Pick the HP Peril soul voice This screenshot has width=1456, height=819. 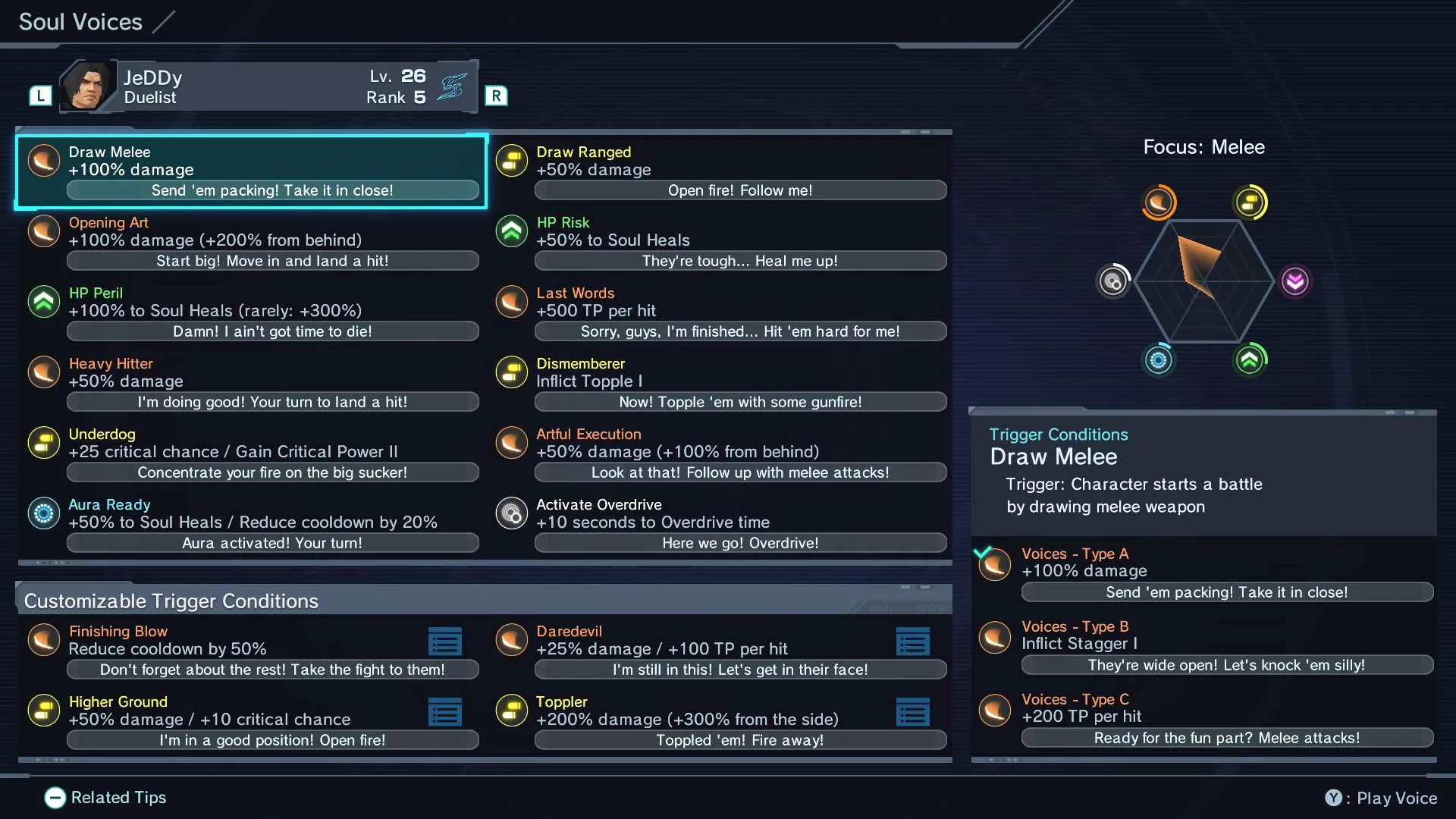coord(250,312)
